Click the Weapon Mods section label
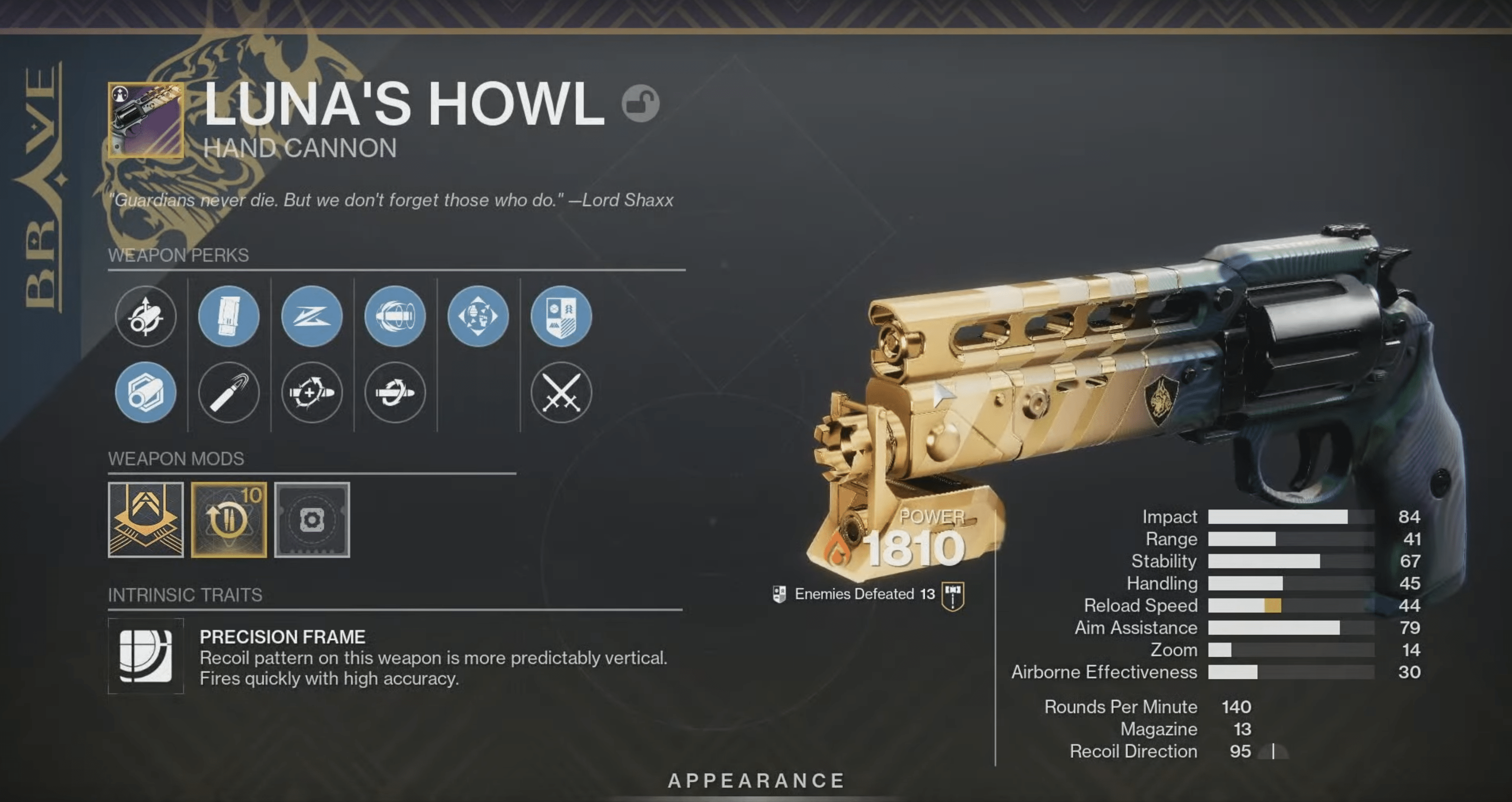The height and width of the screenshot is (802, 1512). [176, 458]
